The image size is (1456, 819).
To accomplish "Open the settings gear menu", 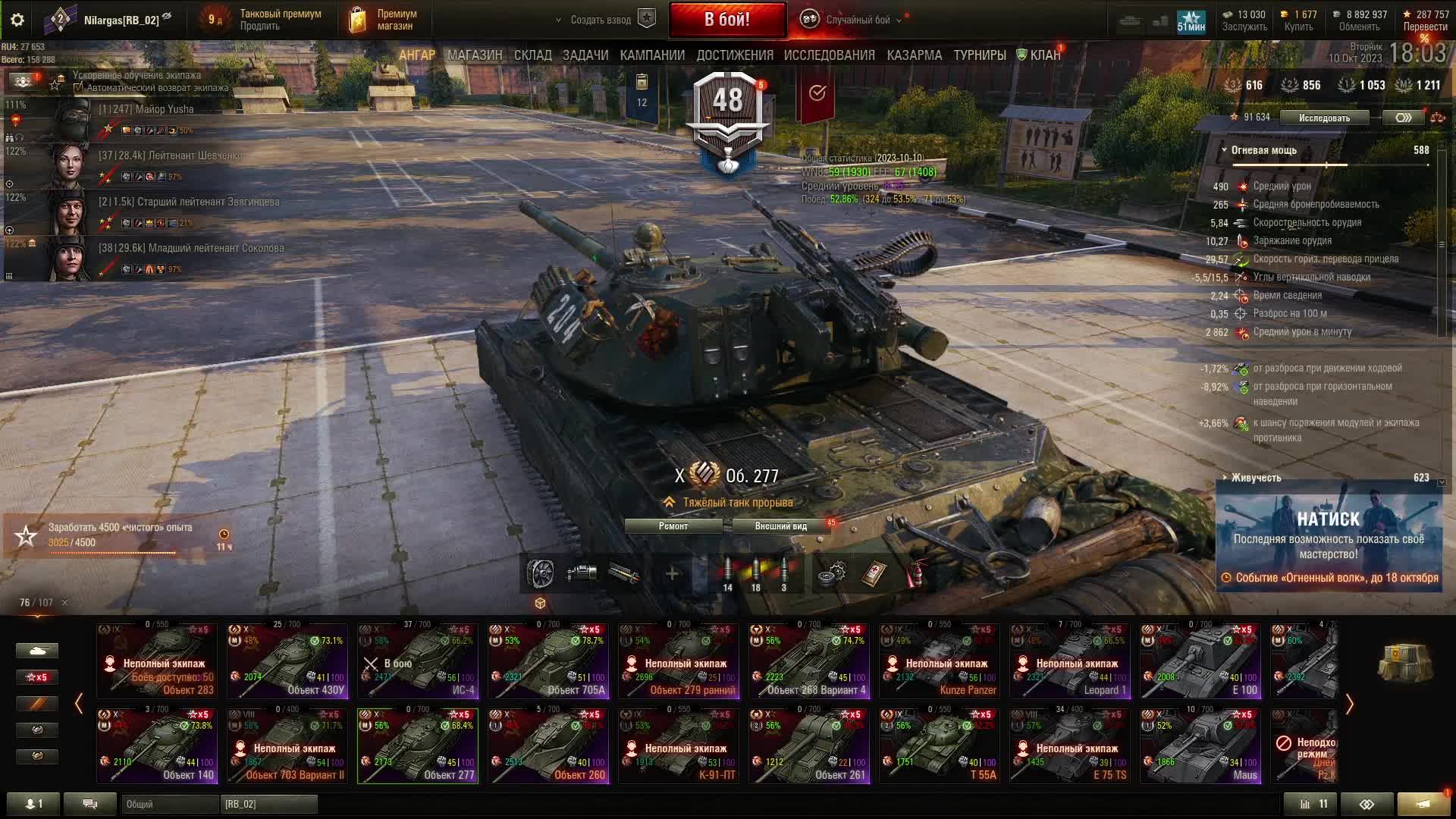I will click(x=17, y=20).
